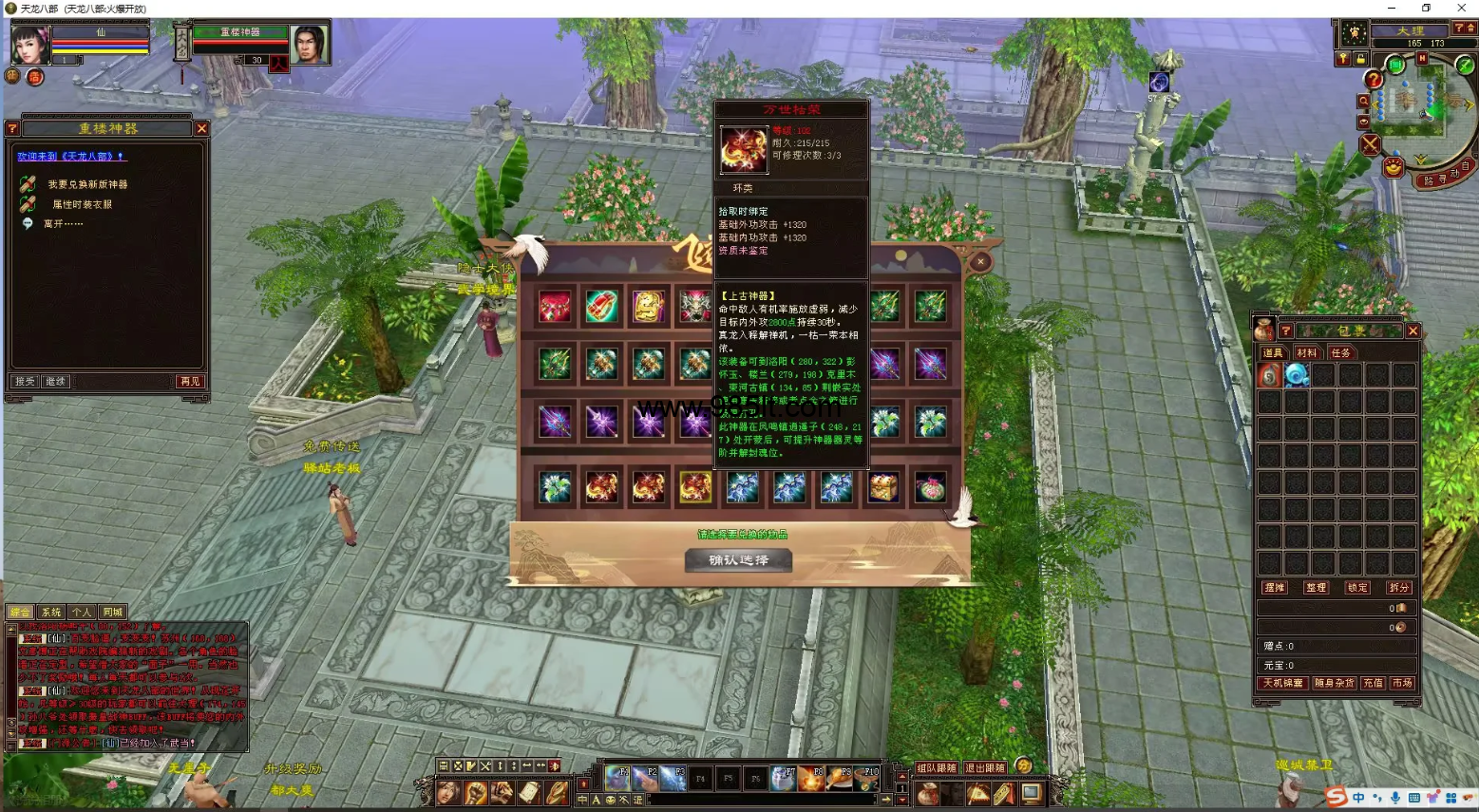Choose 属性时装衣服 dialogue option

pos(82,204)
